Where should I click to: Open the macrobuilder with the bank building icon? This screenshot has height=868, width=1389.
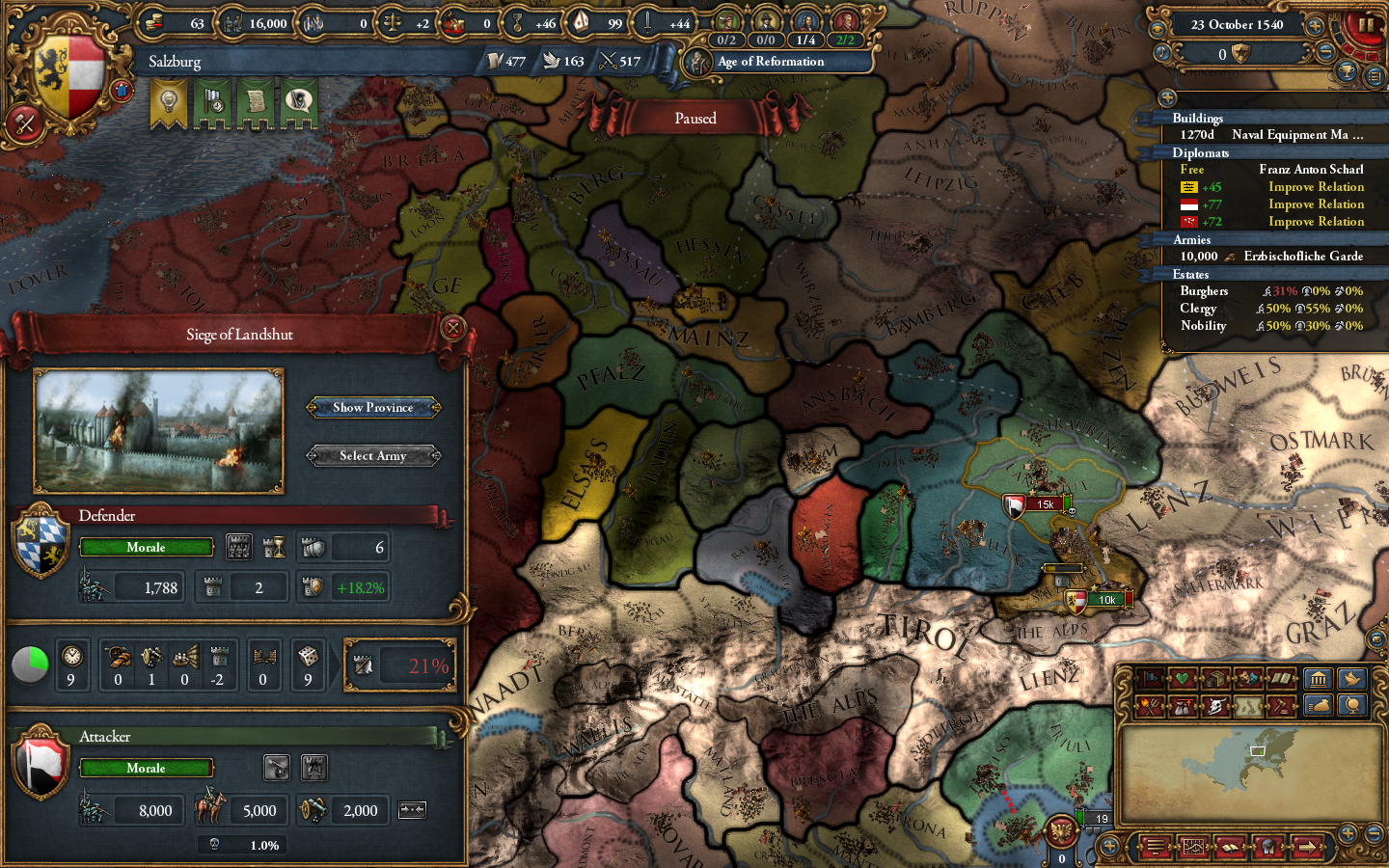coord(1319,678)
